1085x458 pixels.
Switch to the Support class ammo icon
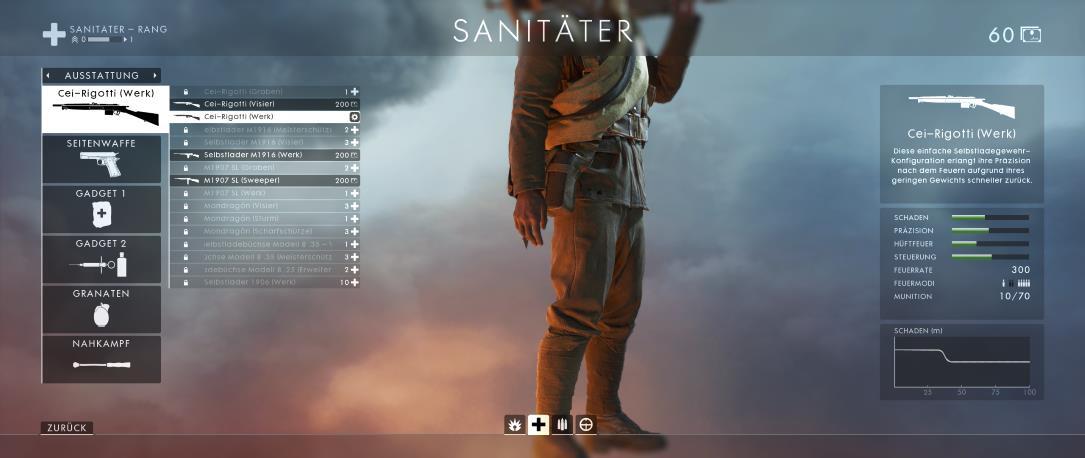[x=562, y=425]
